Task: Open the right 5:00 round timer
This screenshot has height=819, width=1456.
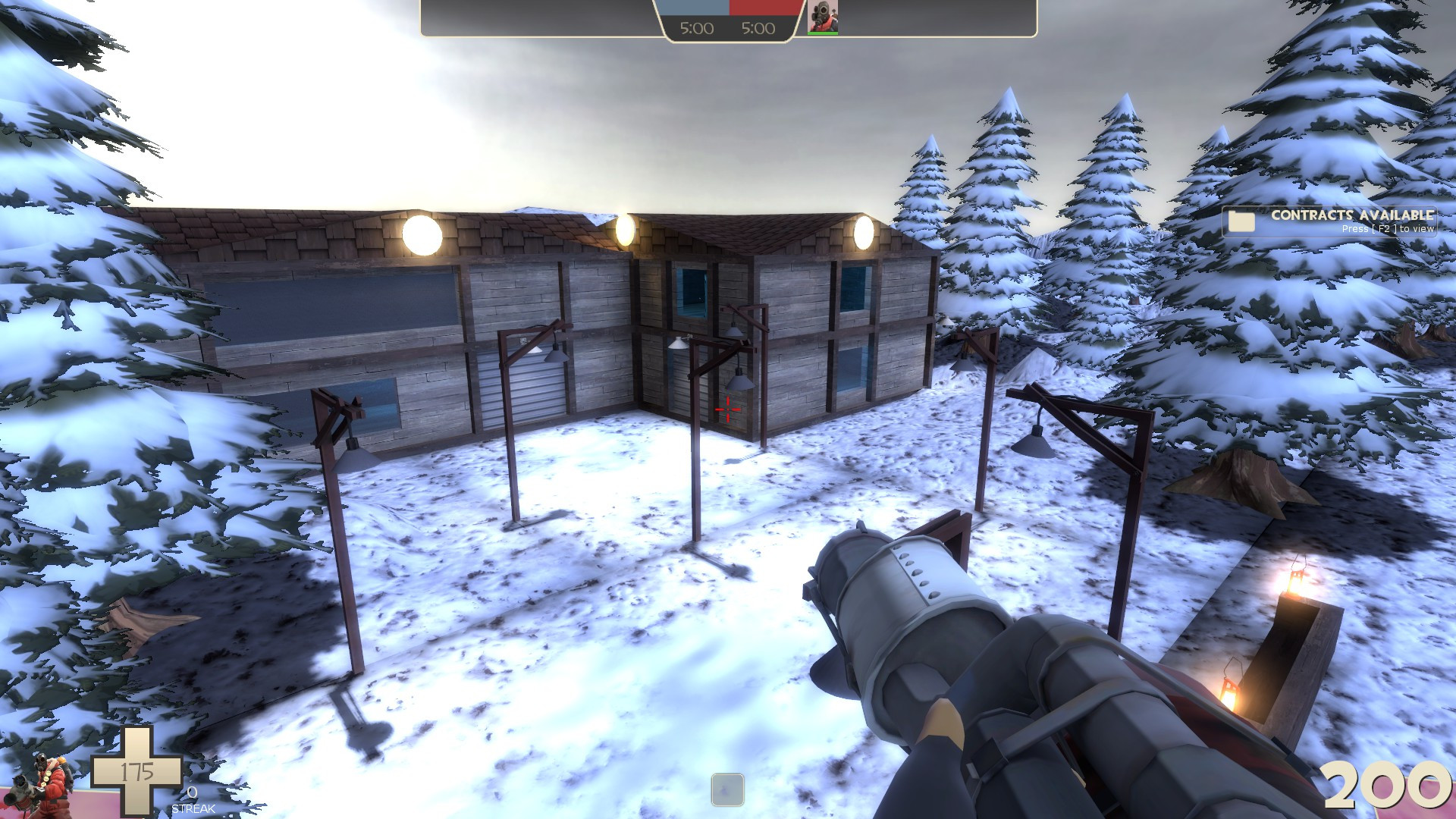Action: (757, 29)
